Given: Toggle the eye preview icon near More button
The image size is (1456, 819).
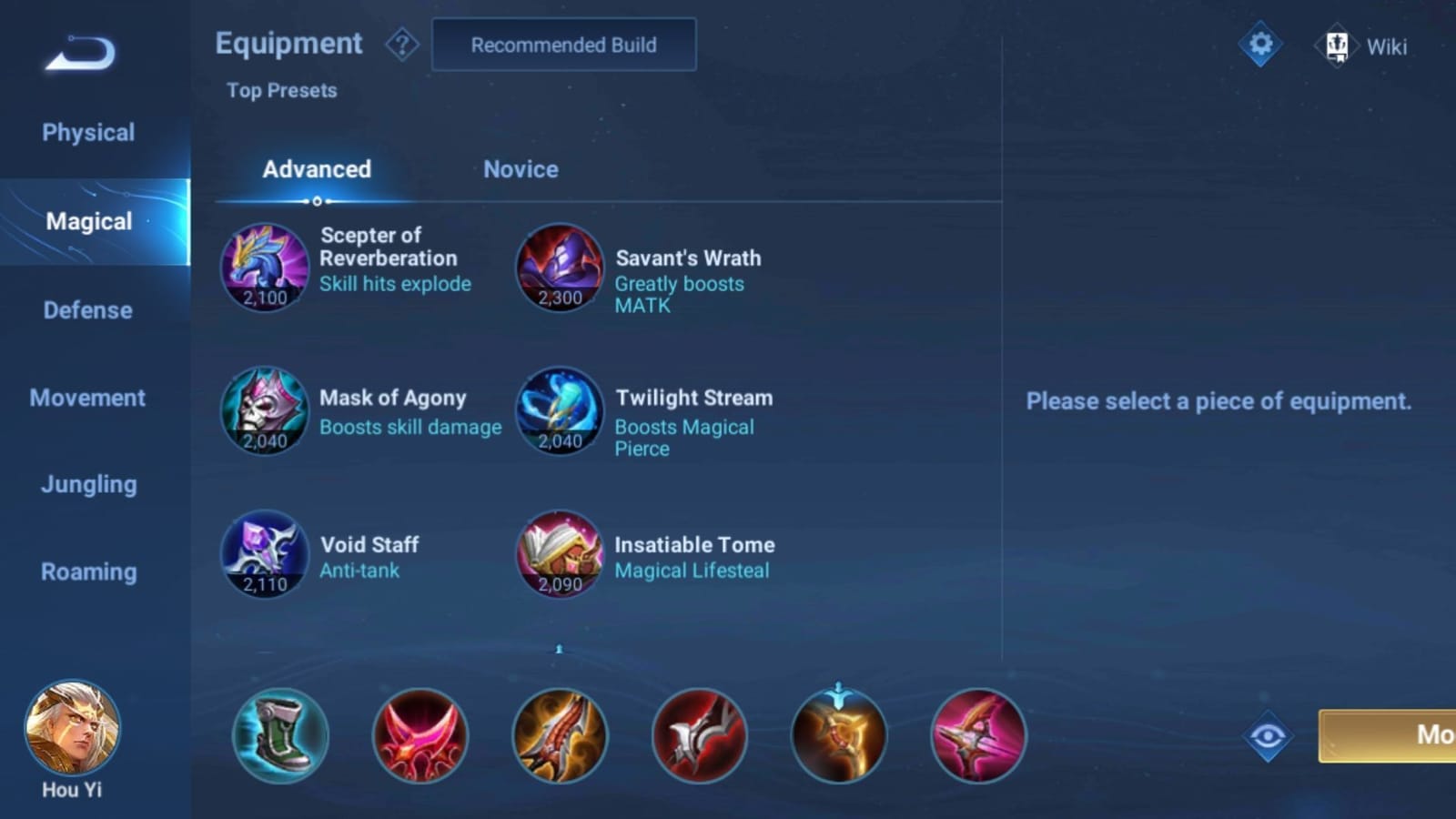Looking at the screenshot, I should tap(1266, 735).
